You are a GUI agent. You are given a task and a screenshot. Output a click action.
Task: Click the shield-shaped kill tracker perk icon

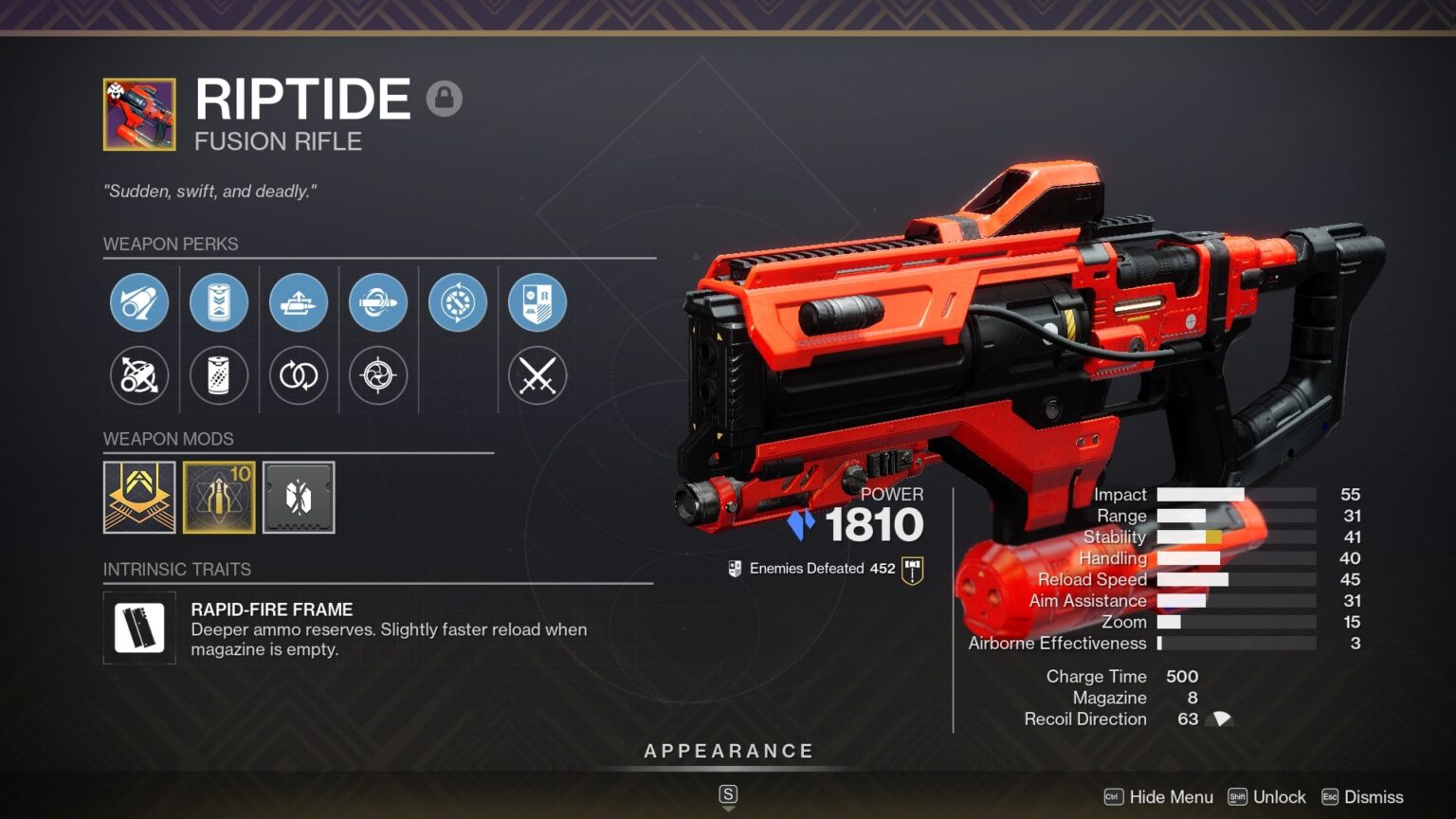click(537, 302)
